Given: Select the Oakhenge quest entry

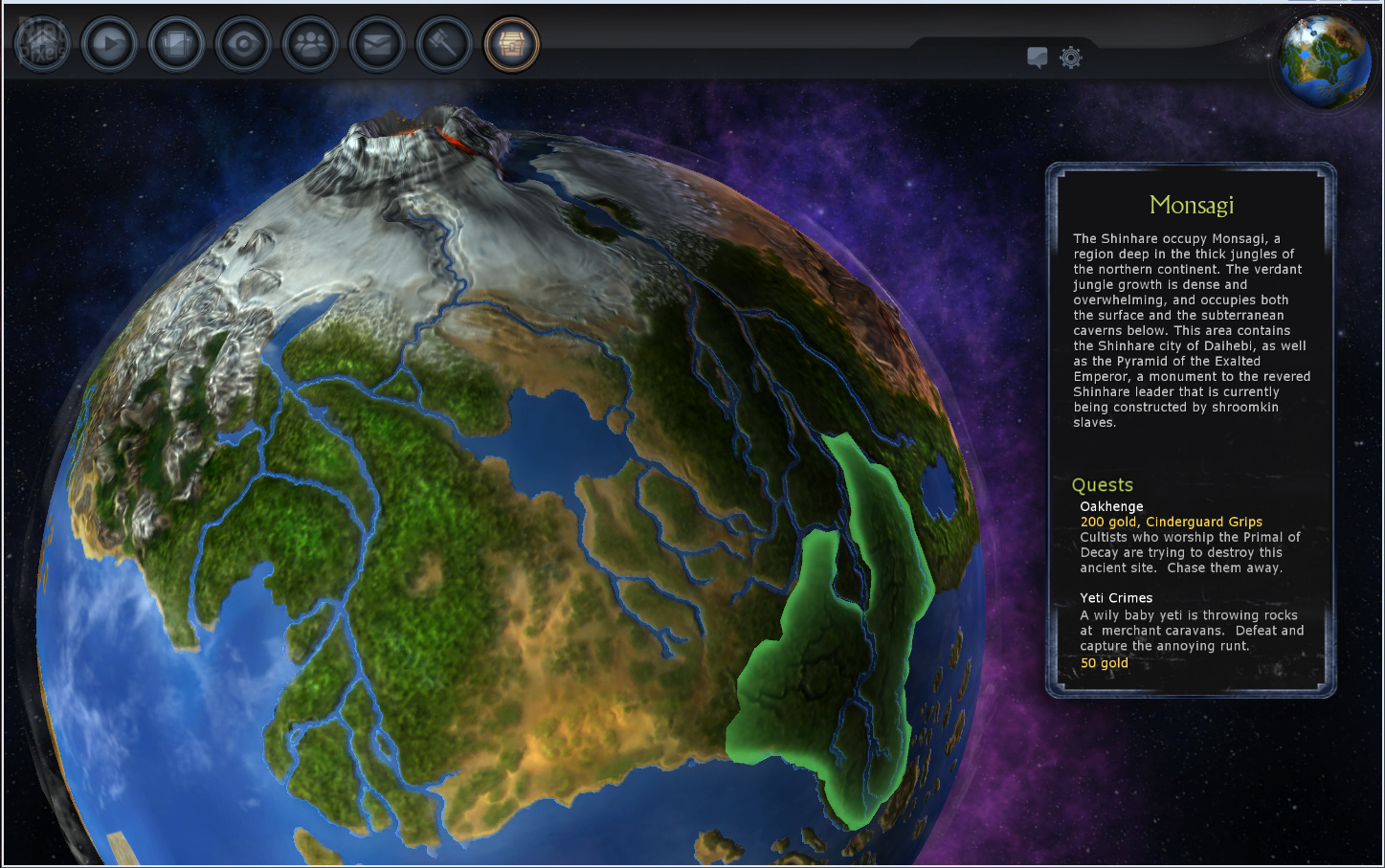Looking at the screenshot, I should (1111, 506).
